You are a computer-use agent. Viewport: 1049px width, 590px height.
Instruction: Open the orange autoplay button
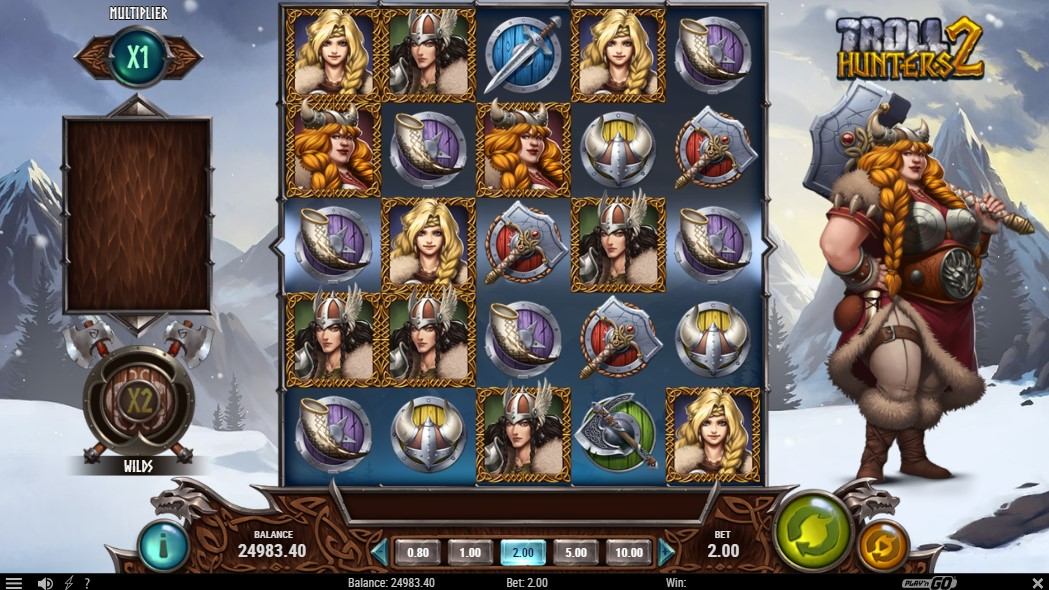(883, 546)
